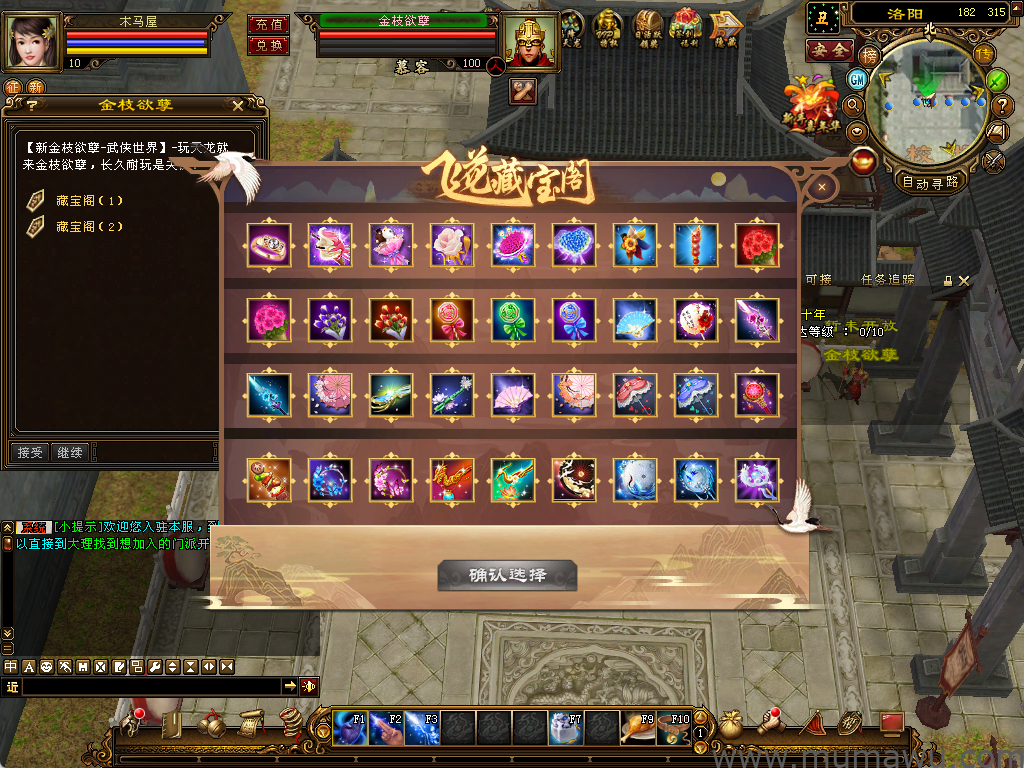
Task: Open the 藏宝阁（1）dialogue option
Action: coord(89,200)
